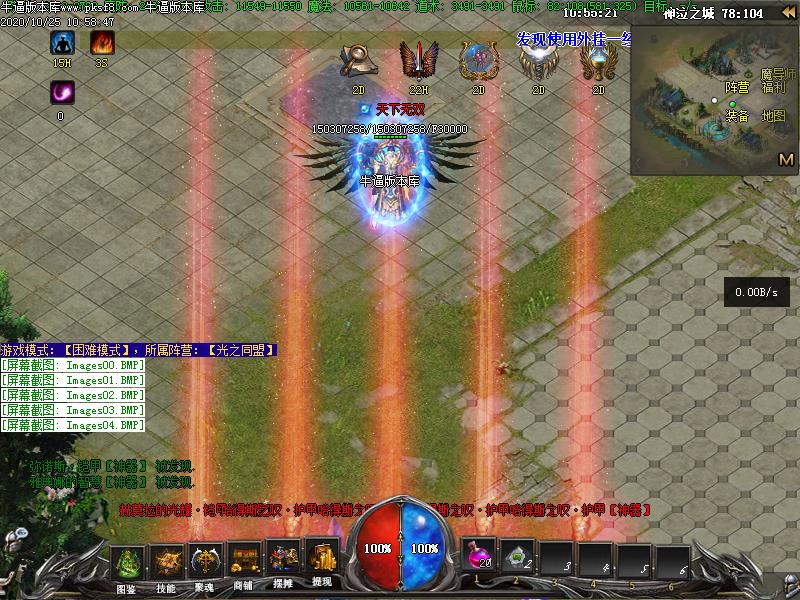Click the hammer and scroll buff icon
Viewport: 800px width, 600px height.
357,61
